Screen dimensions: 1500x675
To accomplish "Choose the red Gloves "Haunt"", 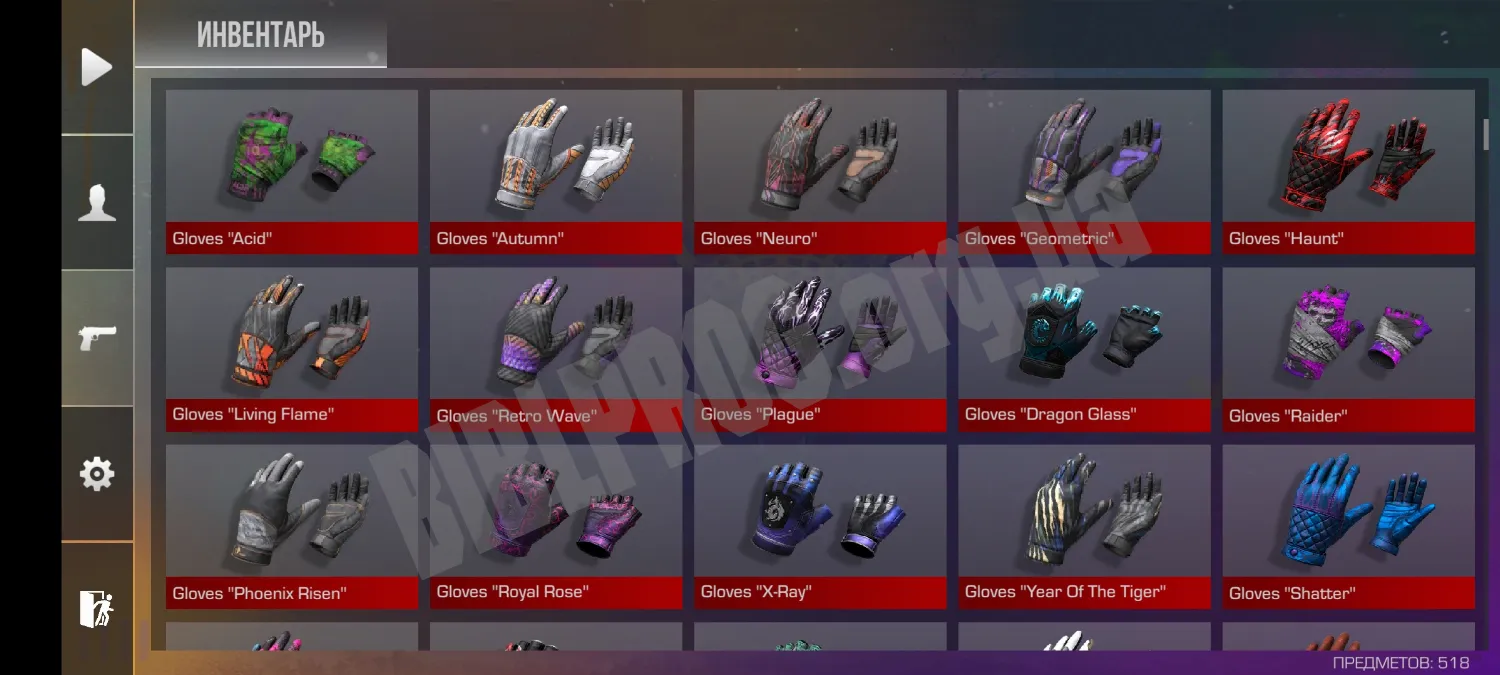I will [x=1348, y=171].
